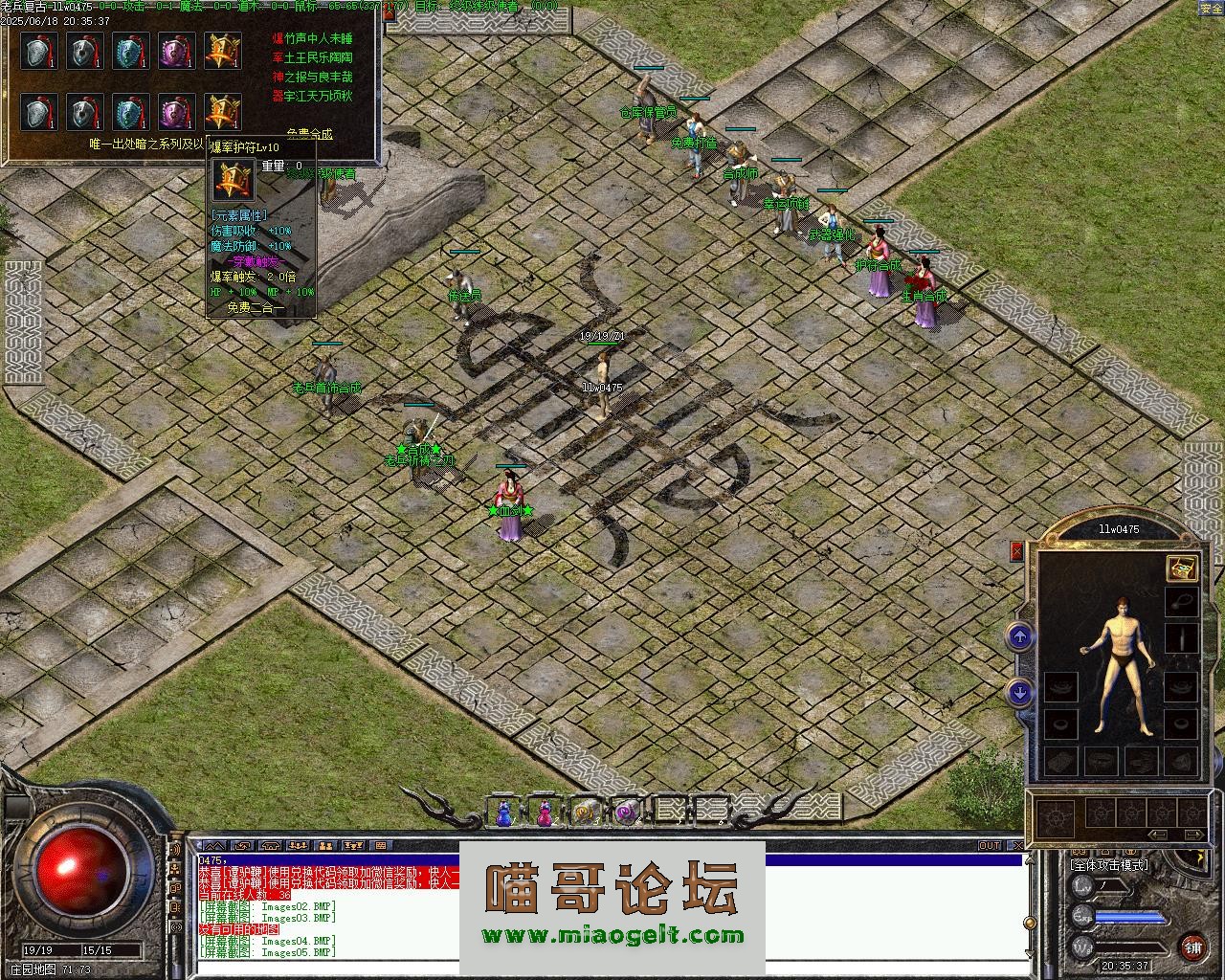
Task: Click the left arrow under the rune slots
Action: tap(1159, 835)
